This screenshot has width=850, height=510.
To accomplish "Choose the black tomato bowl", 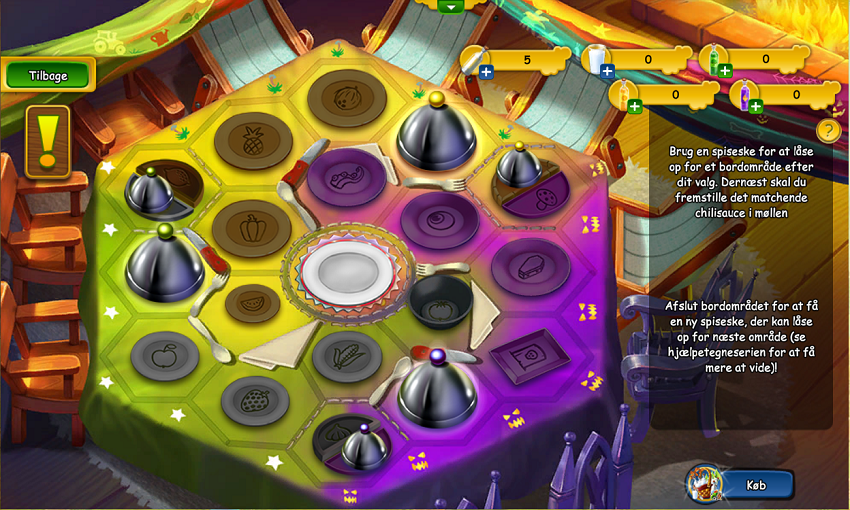I will coord(441,301).
